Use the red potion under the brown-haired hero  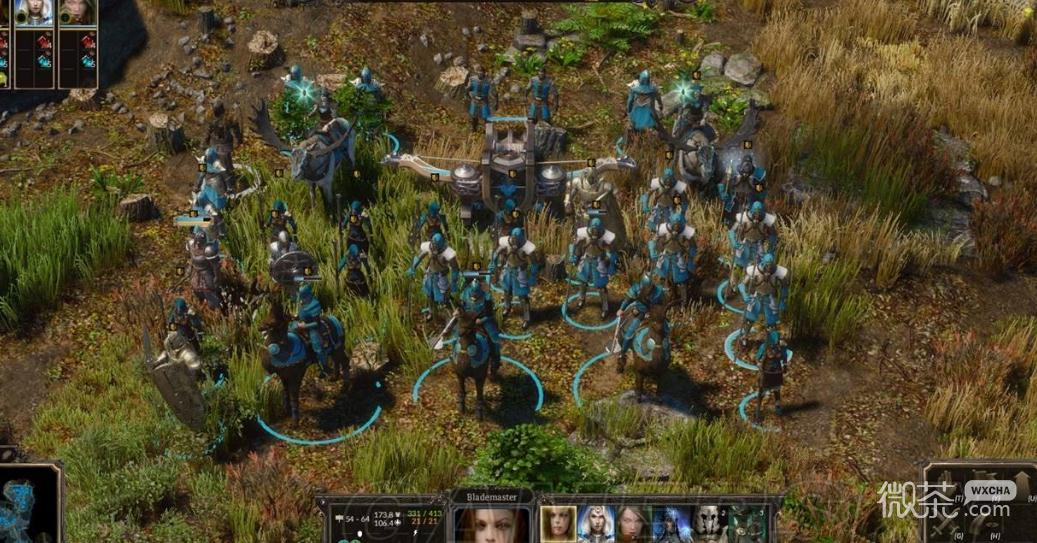click(x=87, y=42)
